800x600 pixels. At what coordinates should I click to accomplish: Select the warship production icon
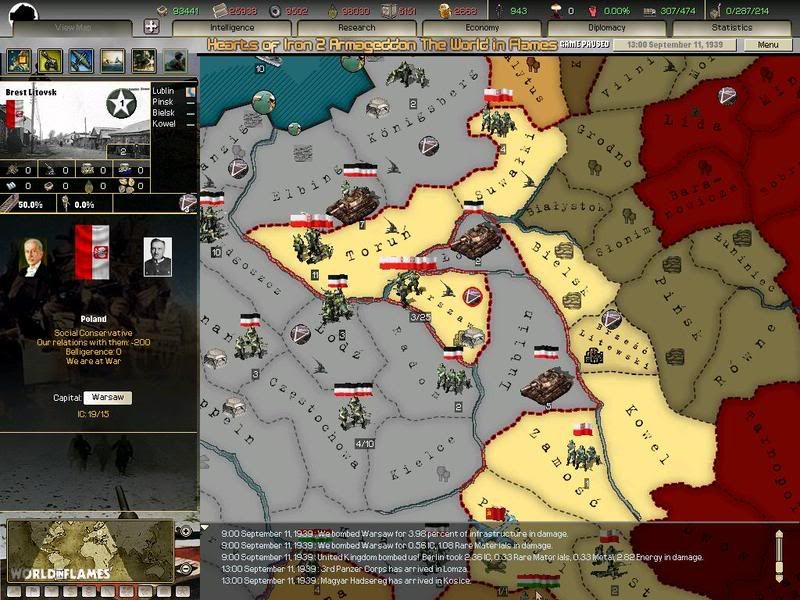(112, 60)
